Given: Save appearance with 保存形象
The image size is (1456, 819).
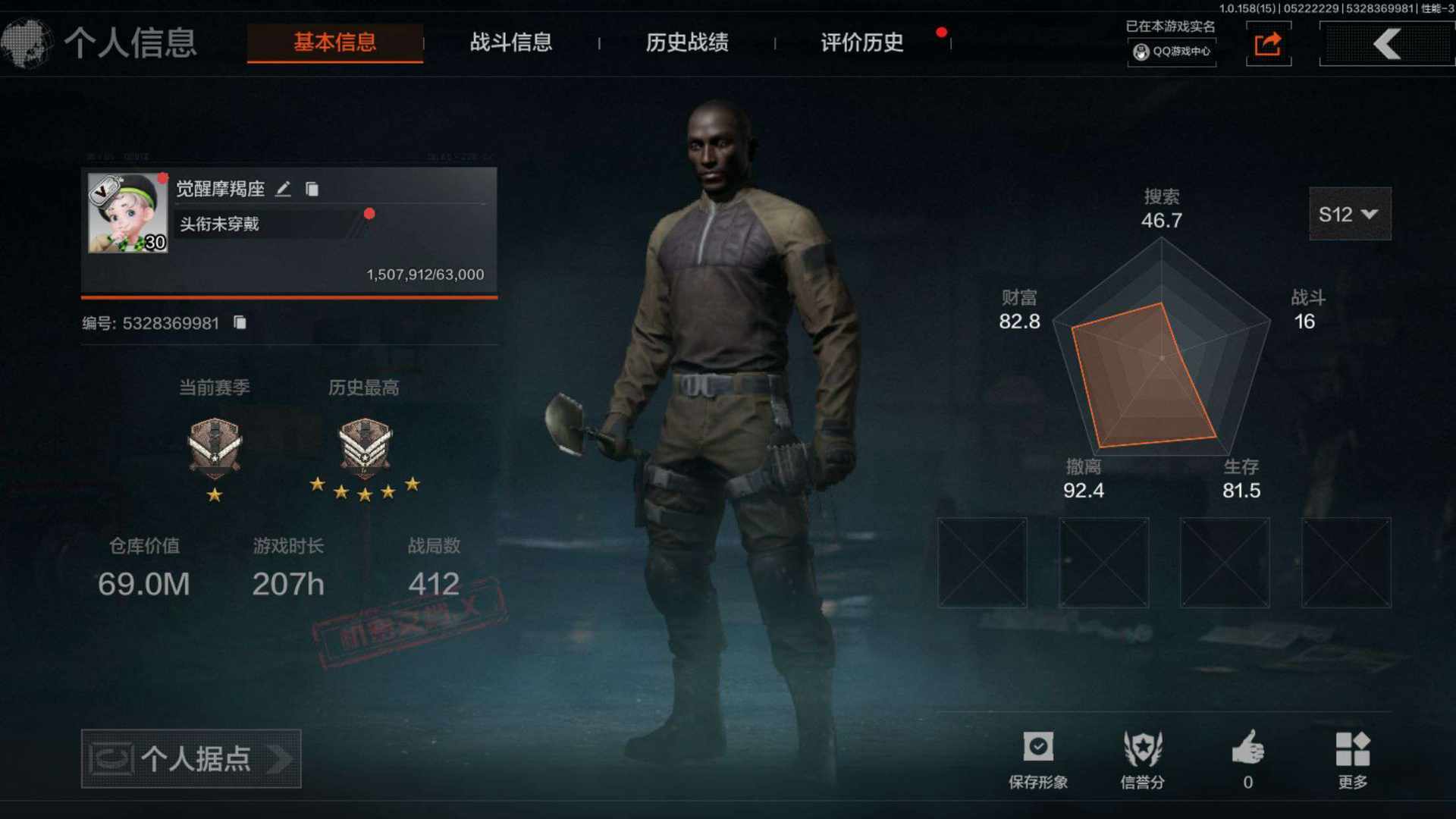Looking at the screenshot, I should 1037,758.
